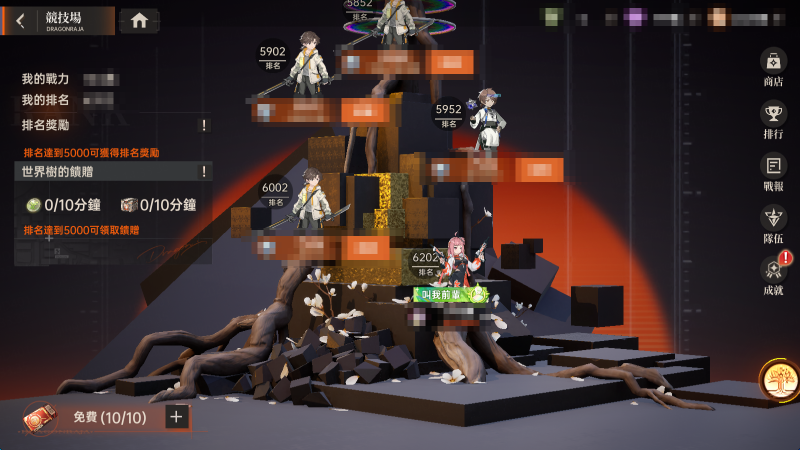Open the 戰報 battle report
Image resolution: width=800 pixels, height=450 pixels.
[x=773, y=173]
